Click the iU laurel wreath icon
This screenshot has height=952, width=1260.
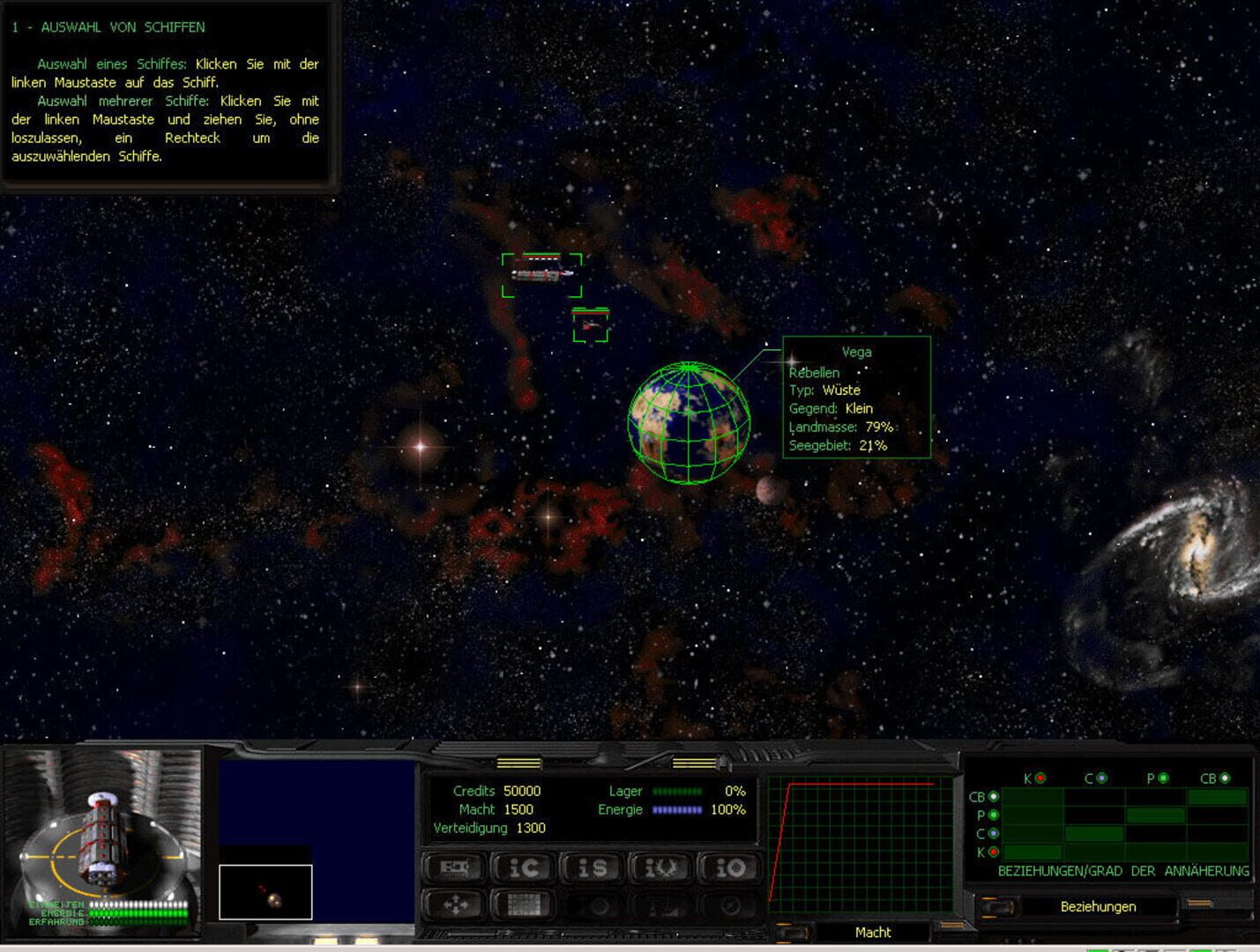pyautogui.click(x=660, y=868)
